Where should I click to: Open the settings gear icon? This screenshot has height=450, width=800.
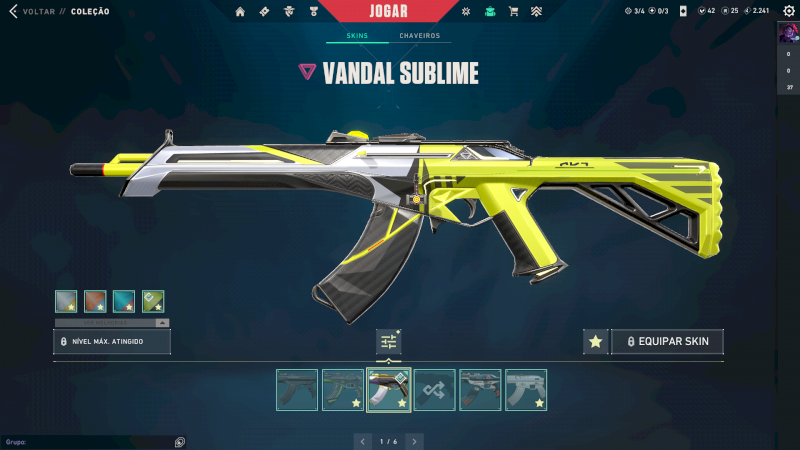click(x=785, y=12)
